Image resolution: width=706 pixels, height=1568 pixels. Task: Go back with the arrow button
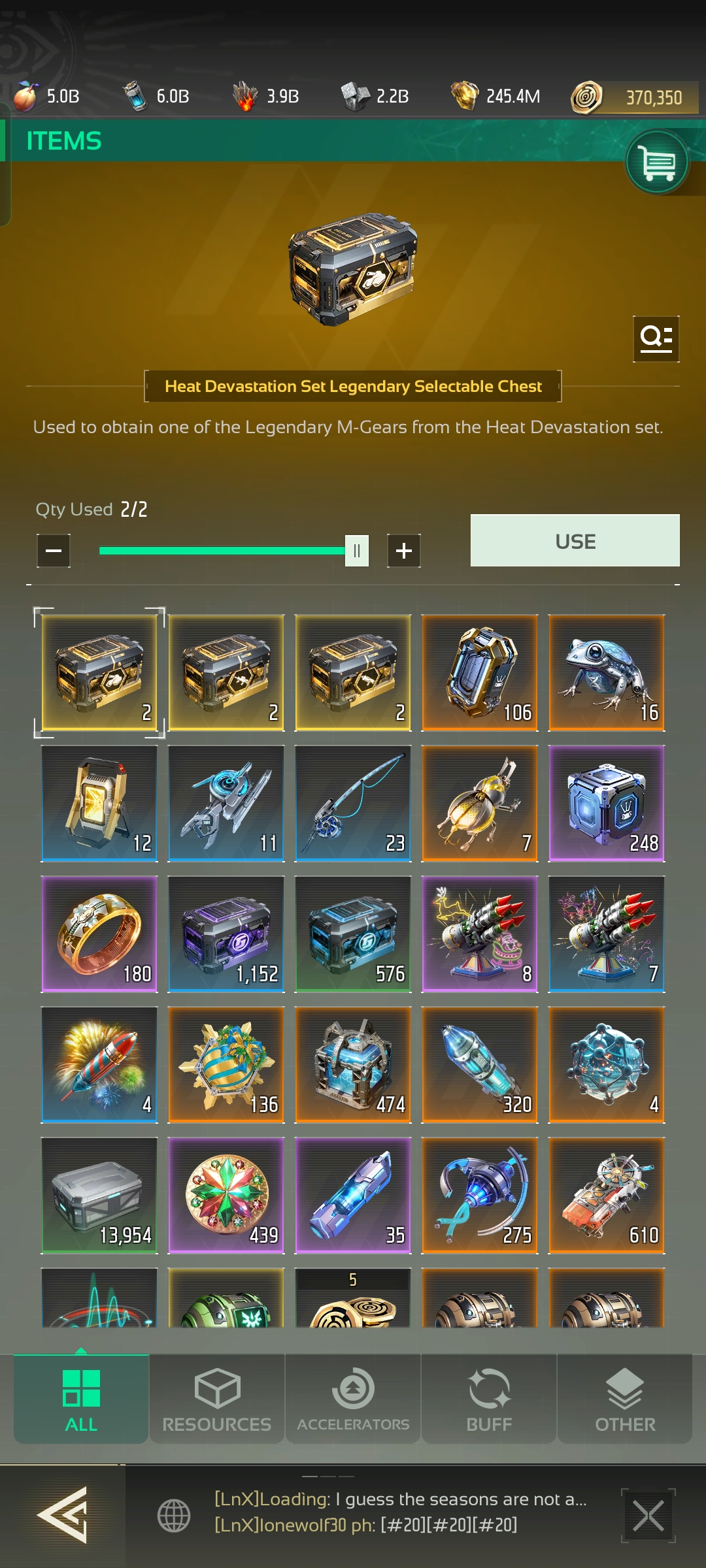tap(63, 1514)
